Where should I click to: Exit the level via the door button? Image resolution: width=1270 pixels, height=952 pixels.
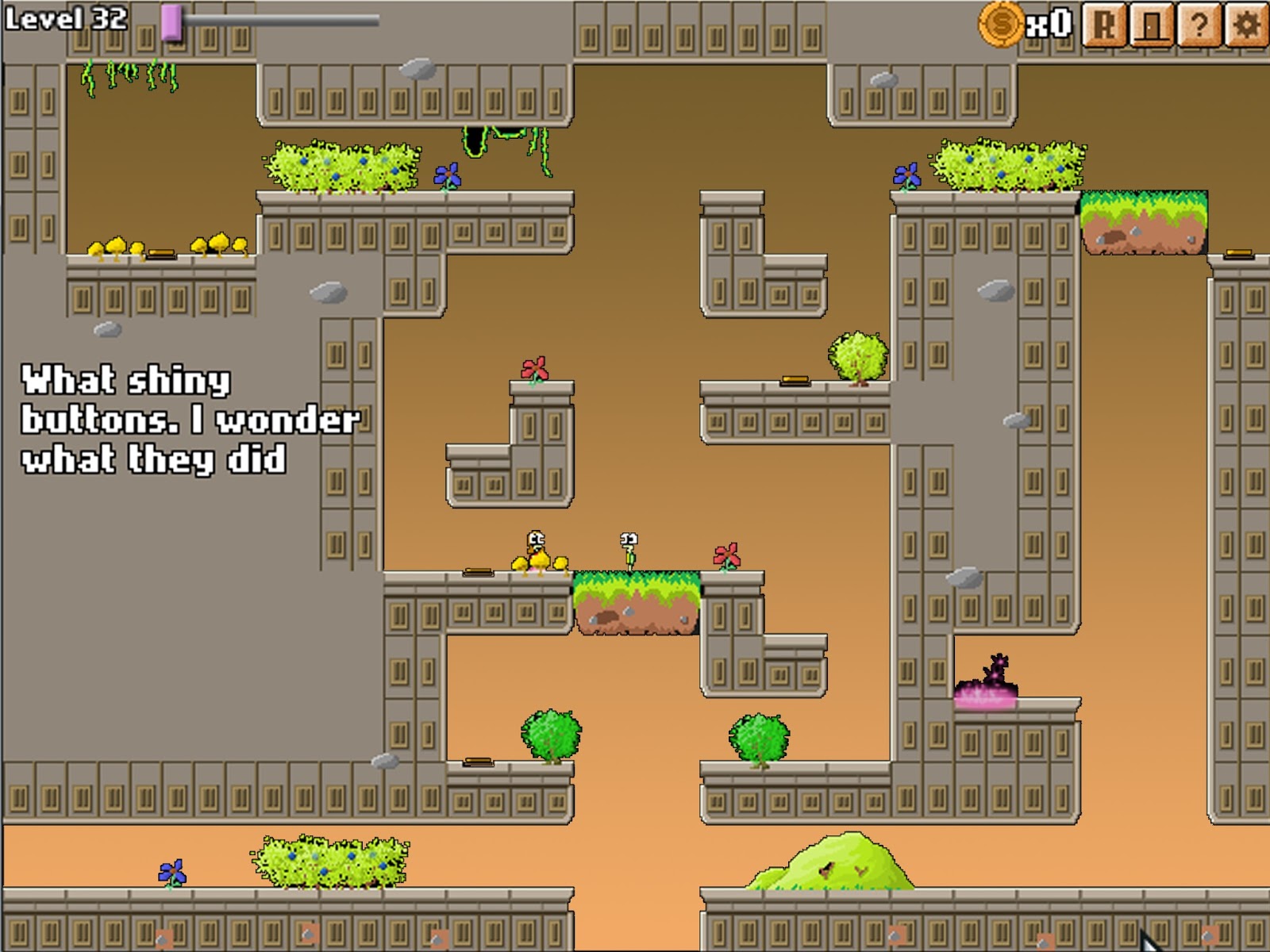point(1152,25)
